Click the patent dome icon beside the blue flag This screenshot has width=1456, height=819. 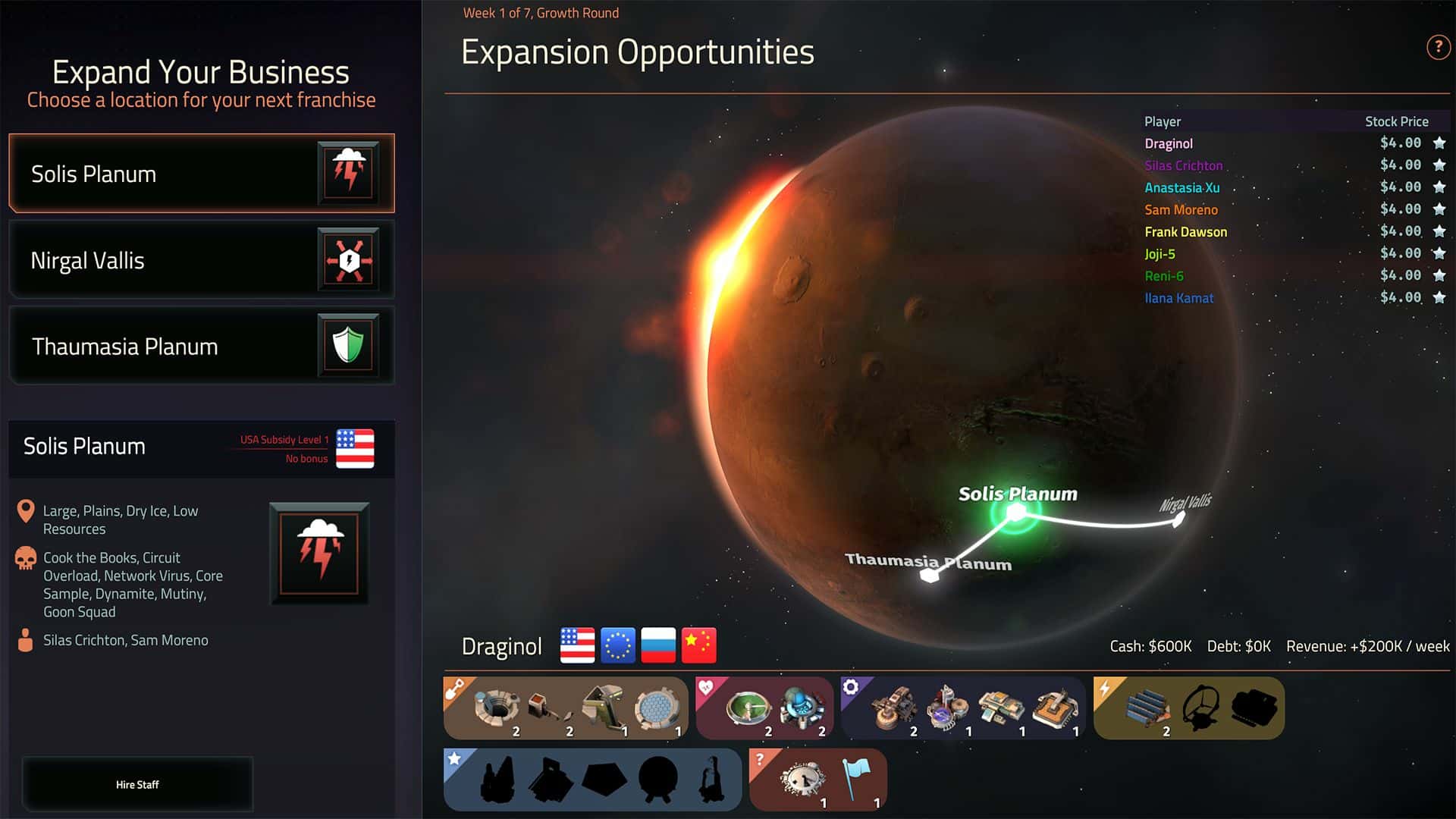(x=804, y=778)
